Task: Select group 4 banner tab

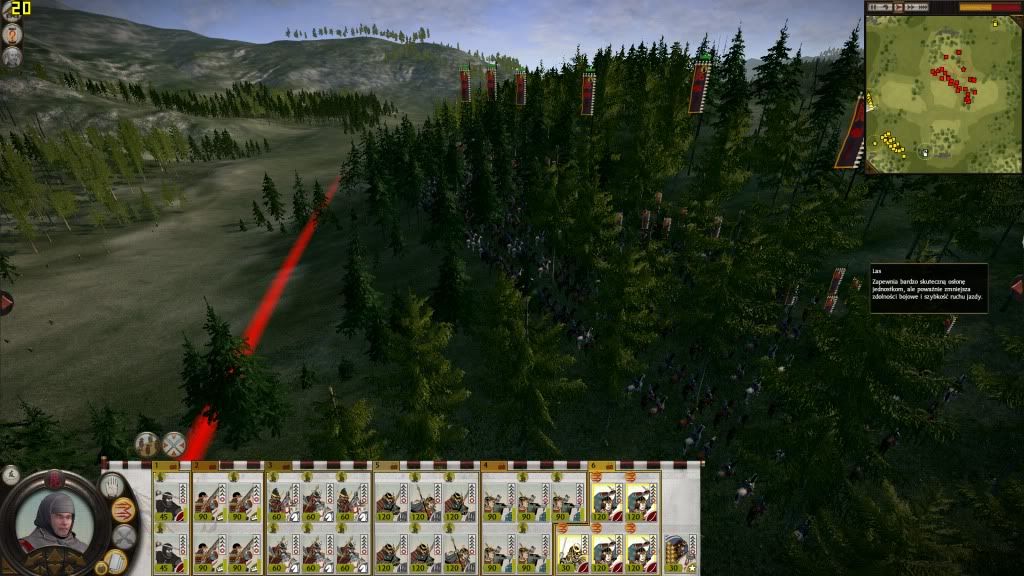Action: (486, 465)
